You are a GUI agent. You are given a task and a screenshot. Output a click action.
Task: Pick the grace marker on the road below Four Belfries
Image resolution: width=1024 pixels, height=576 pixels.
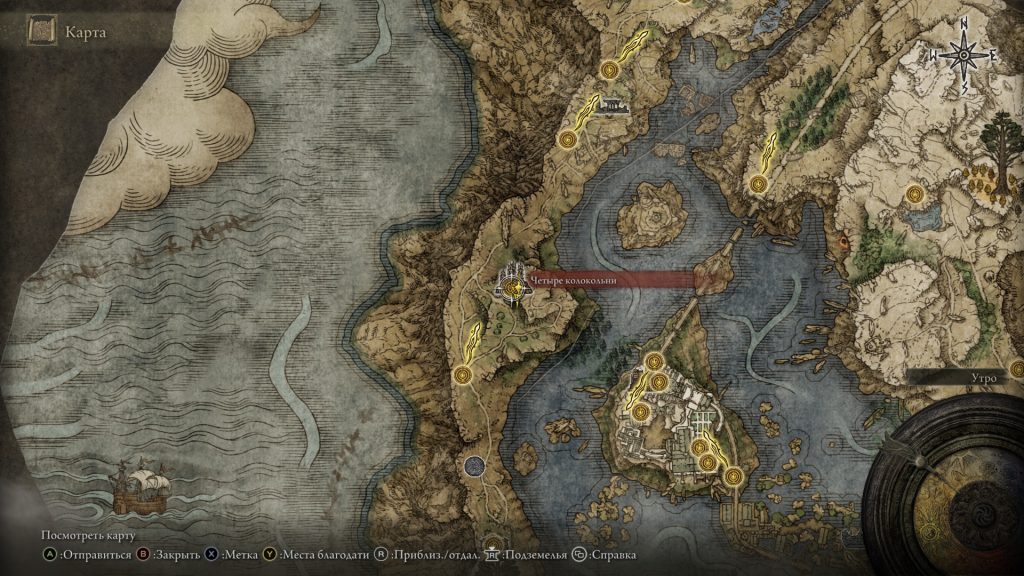pos(462,375)
